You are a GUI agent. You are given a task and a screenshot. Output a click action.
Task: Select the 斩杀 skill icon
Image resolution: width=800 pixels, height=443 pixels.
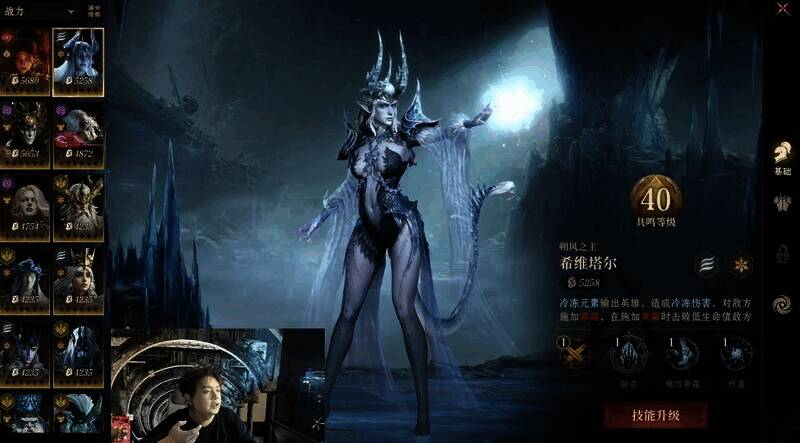(x=628, y=354)
